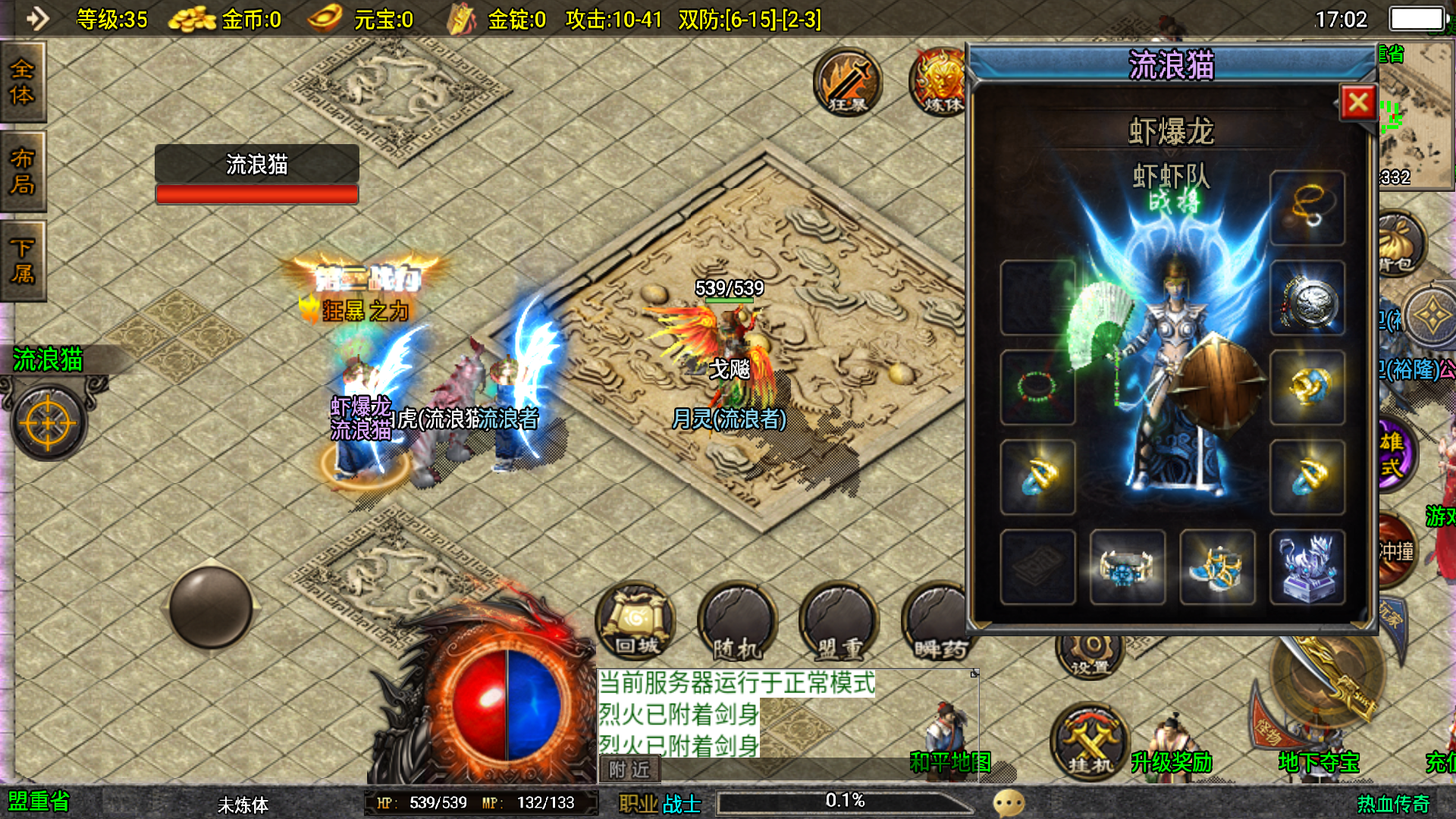Image resolution: width=1456 pixels, height=819 pixels.
Task: Open the 下属 subordinates button
Action: point(23,261)
